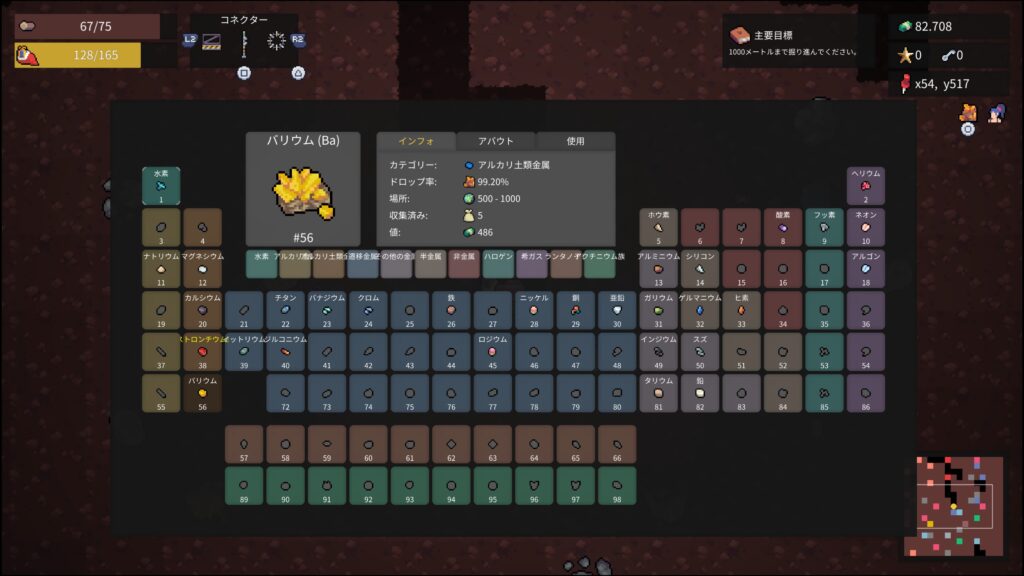Select the タリウム element tile
Viewport: 1024px width, 576px height.
658,394
